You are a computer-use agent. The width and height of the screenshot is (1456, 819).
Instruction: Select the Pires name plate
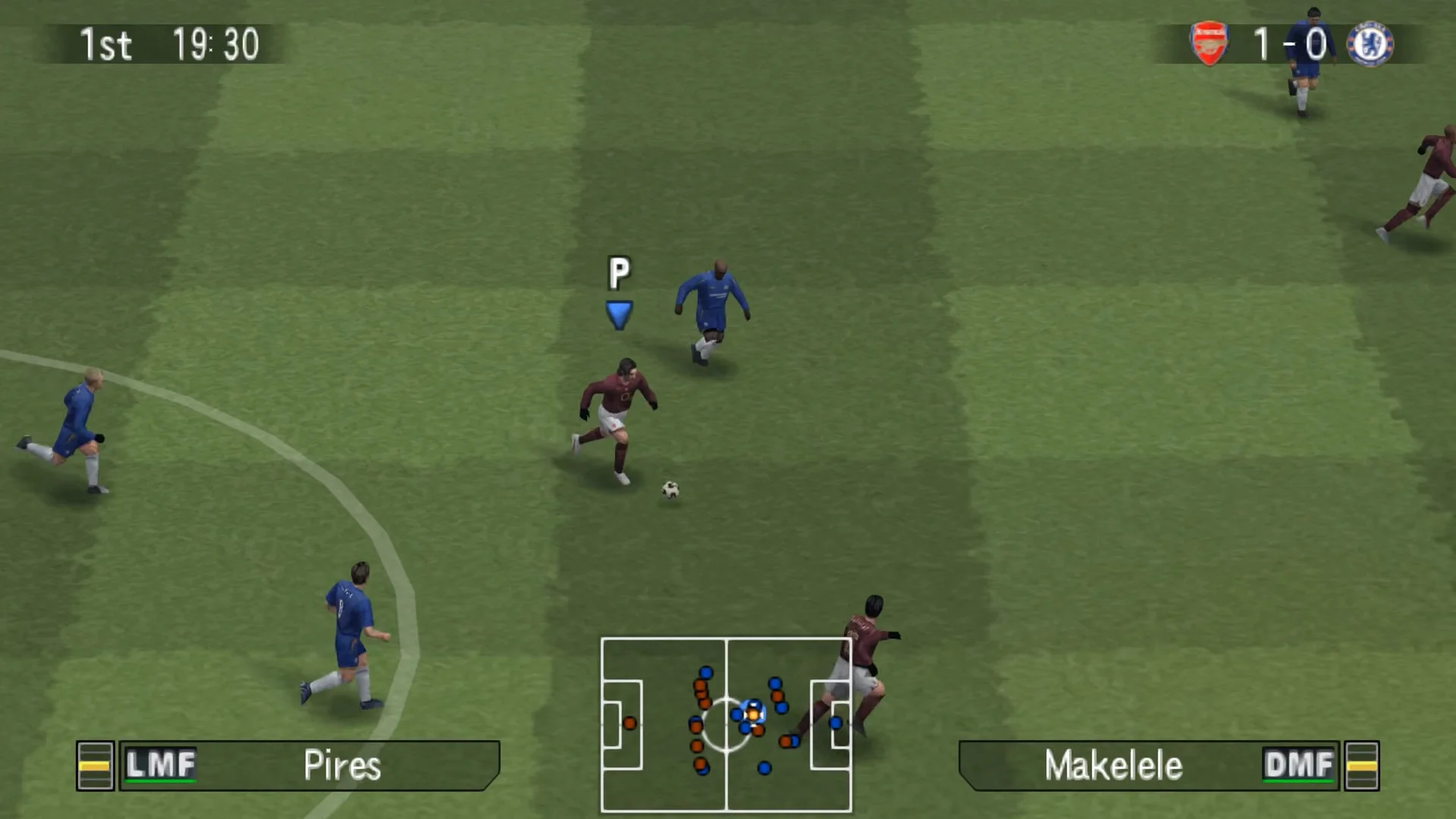click(341, 764)
